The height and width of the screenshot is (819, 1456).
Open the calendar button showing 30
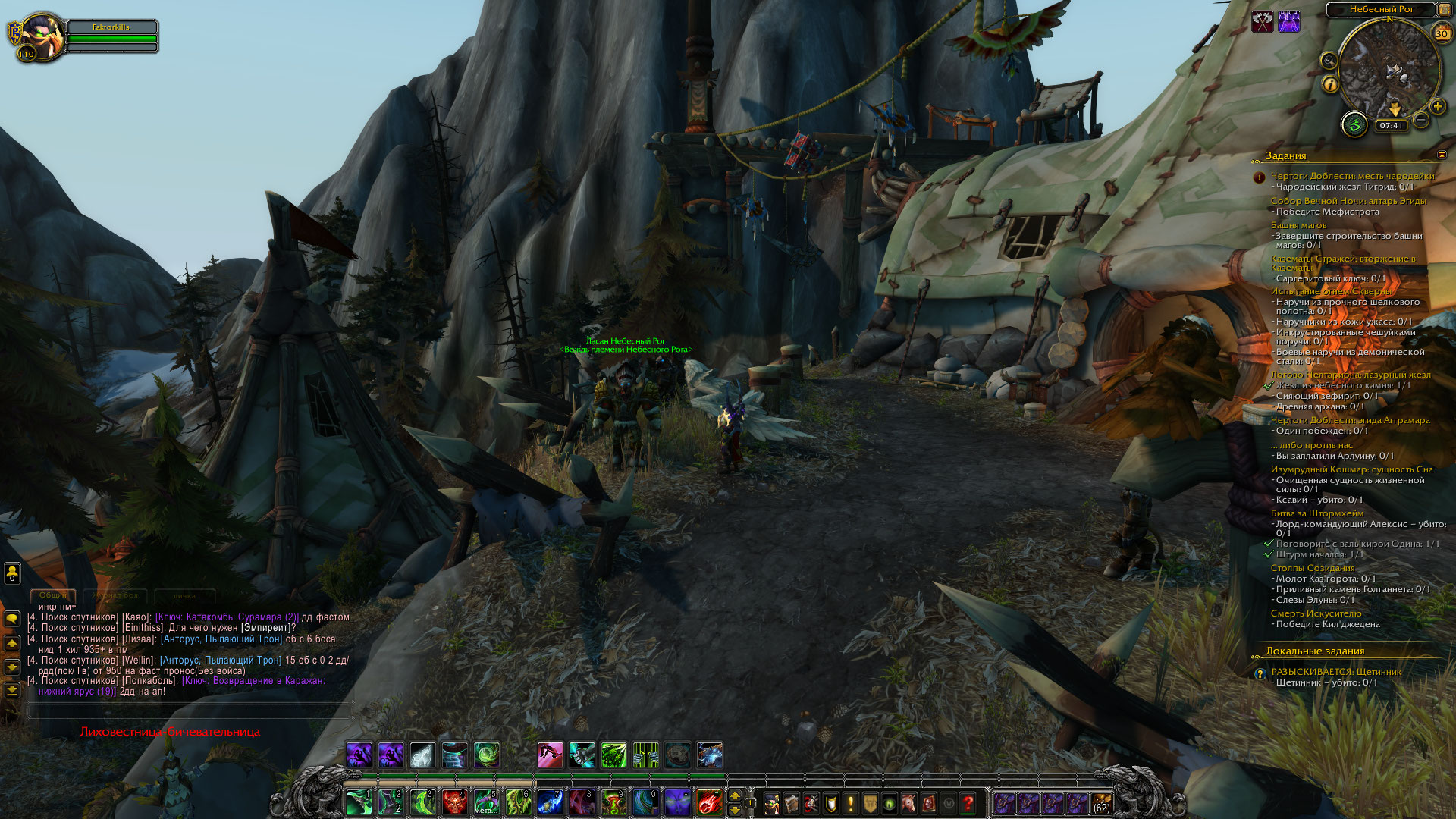point(1441,33)
